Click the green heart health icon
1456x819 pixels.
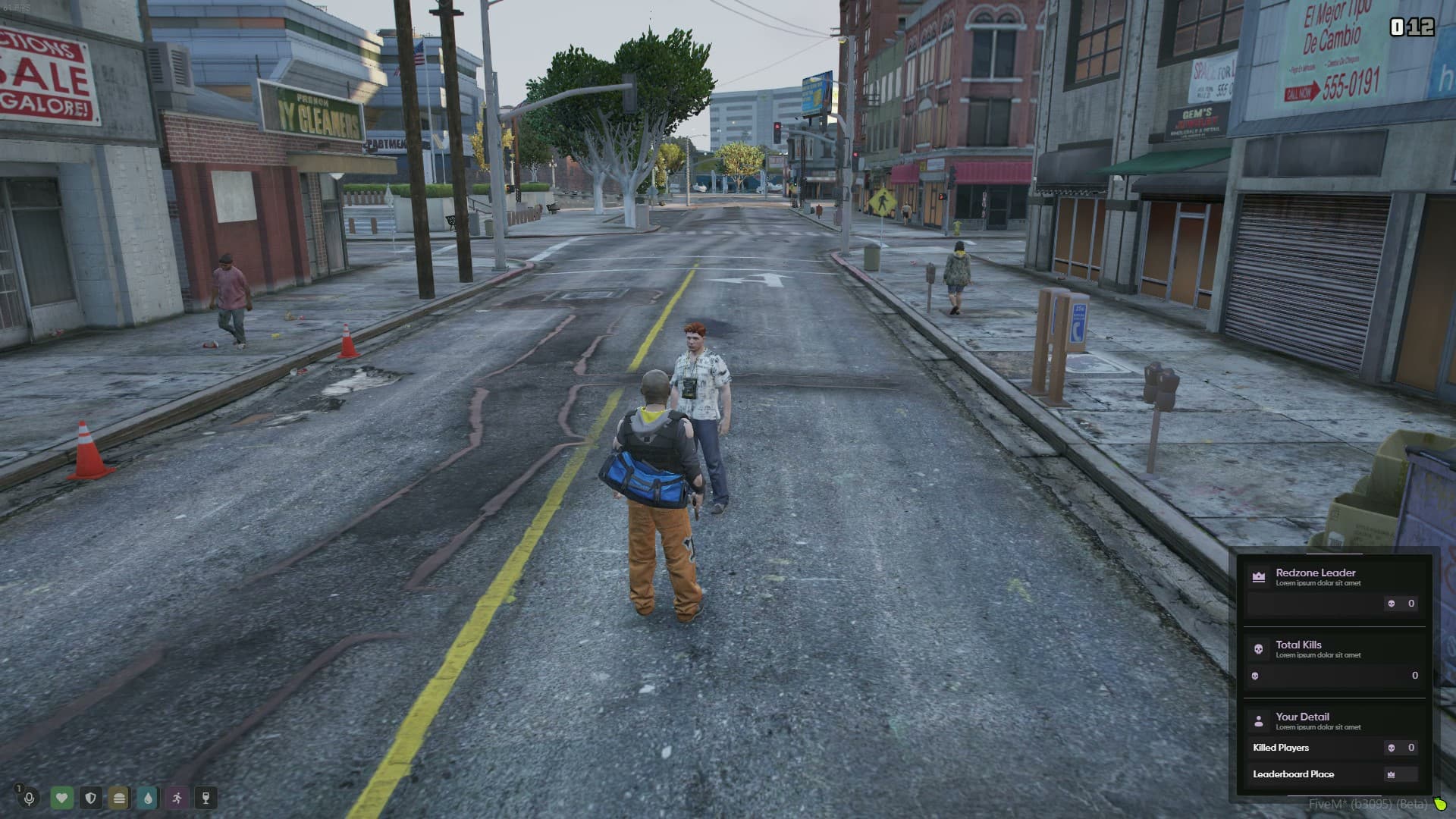(62, 798)
